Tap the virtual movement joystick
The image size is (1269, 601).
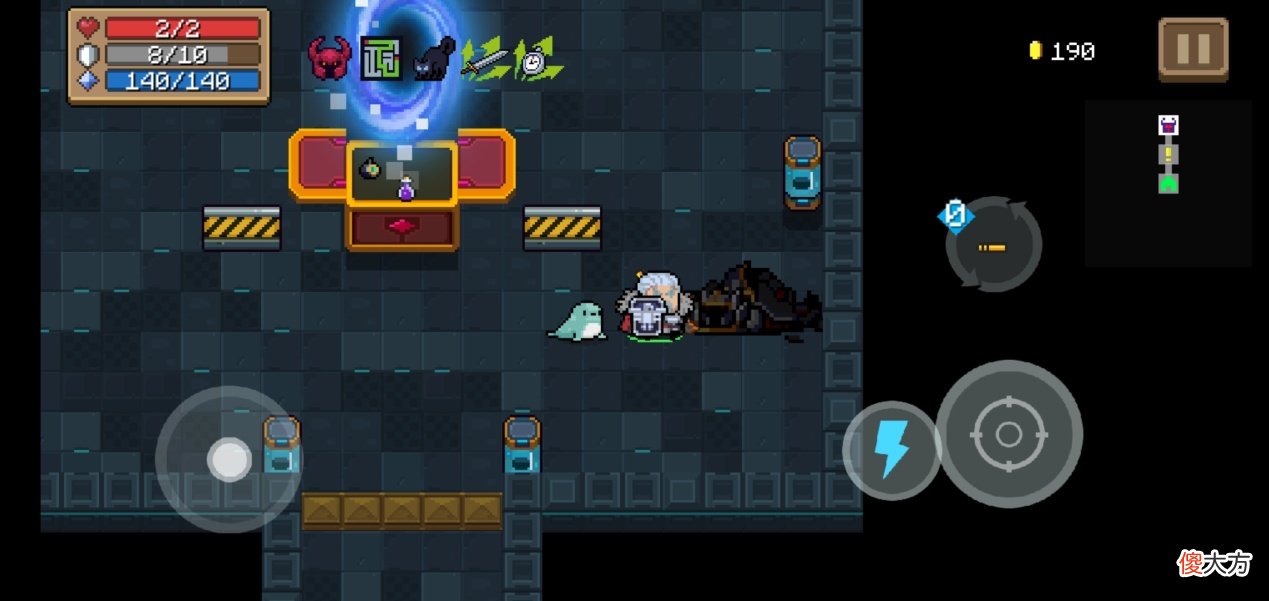(x=229, y=459)
